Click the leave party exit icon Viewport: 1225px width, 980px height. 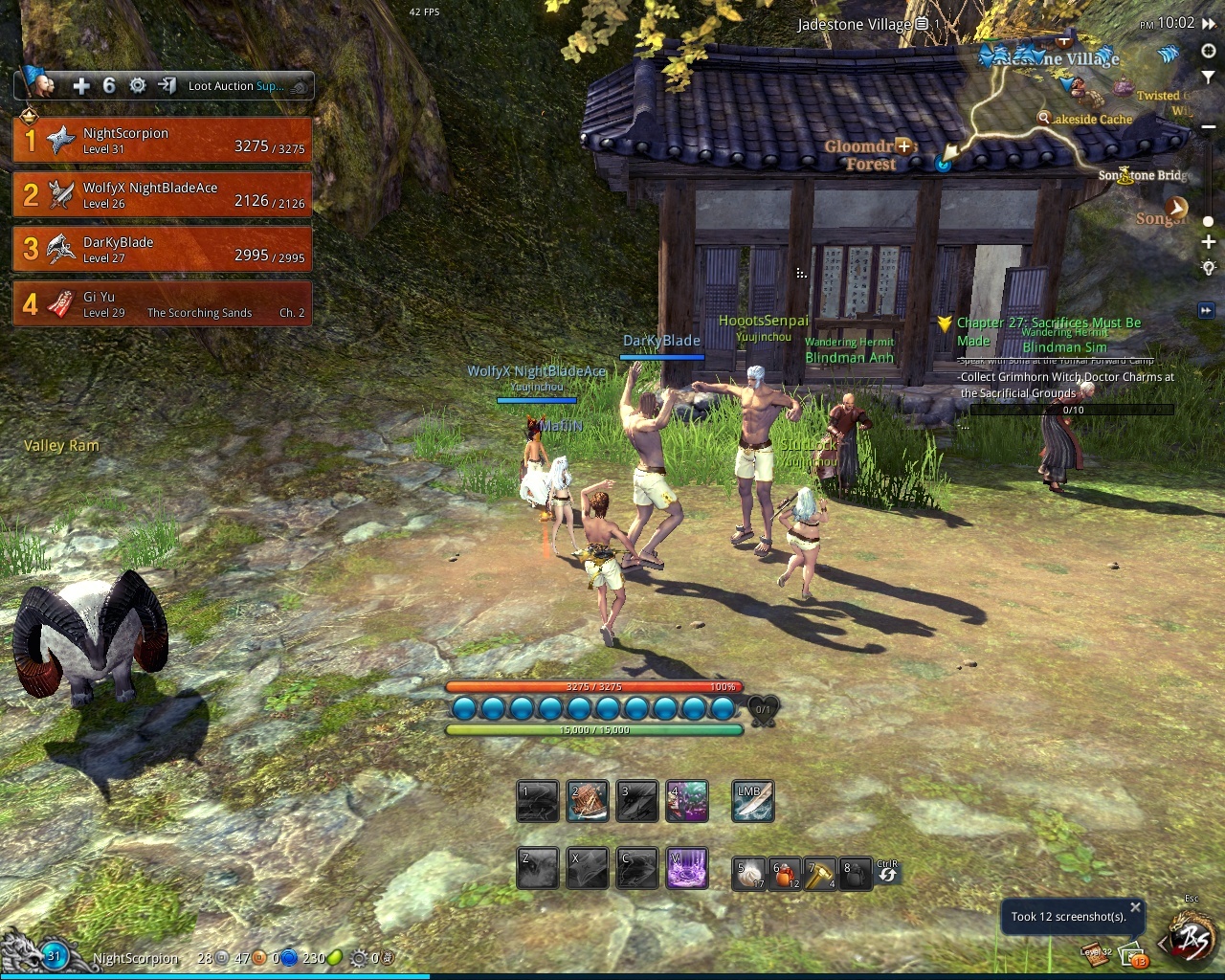(167, 86)
